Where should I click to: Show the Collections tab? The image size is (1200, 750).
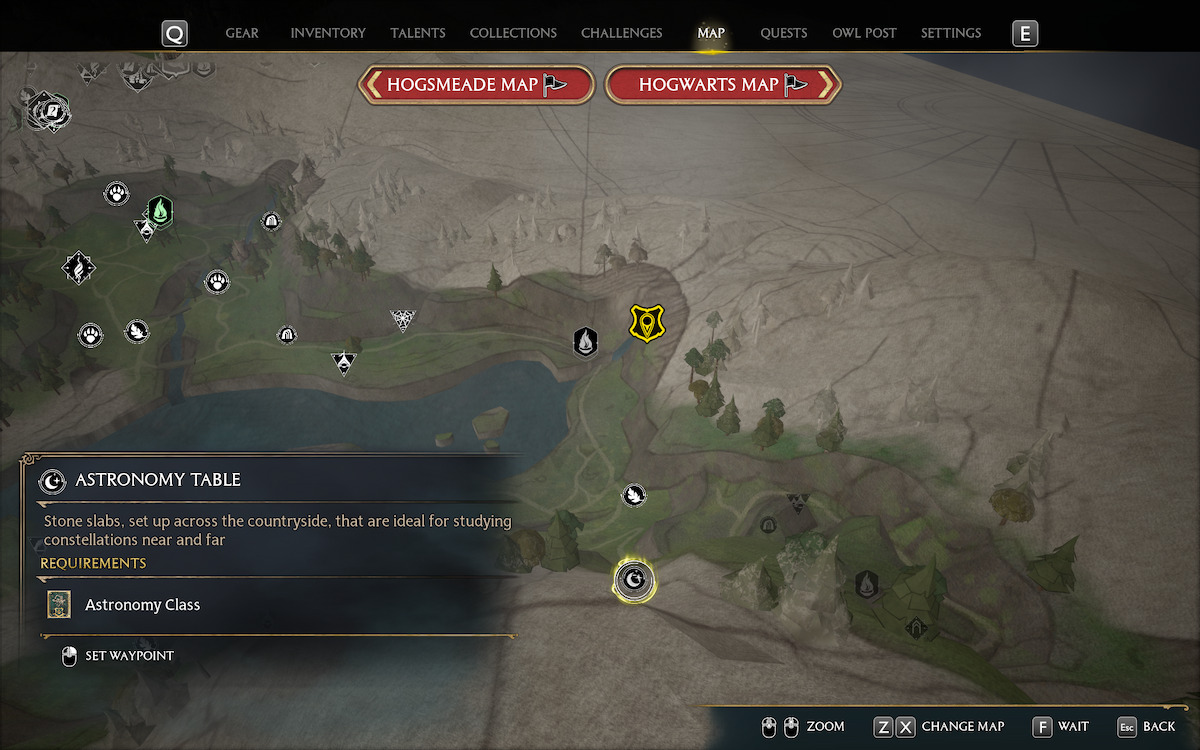click(513, 33)
